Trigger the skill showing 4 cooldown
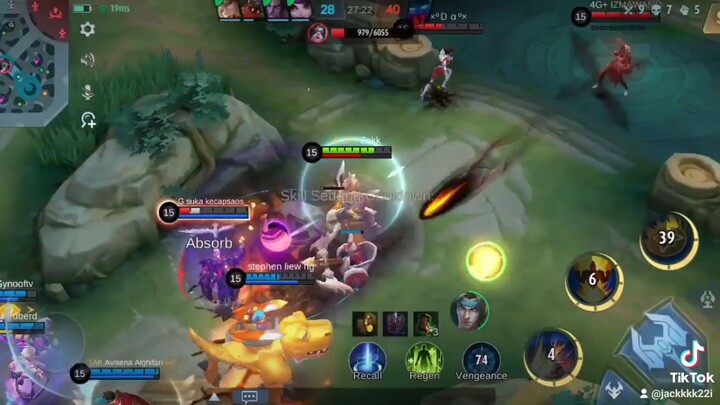The height and width of the screenshot is (405, 720). [x=552, y=354]
